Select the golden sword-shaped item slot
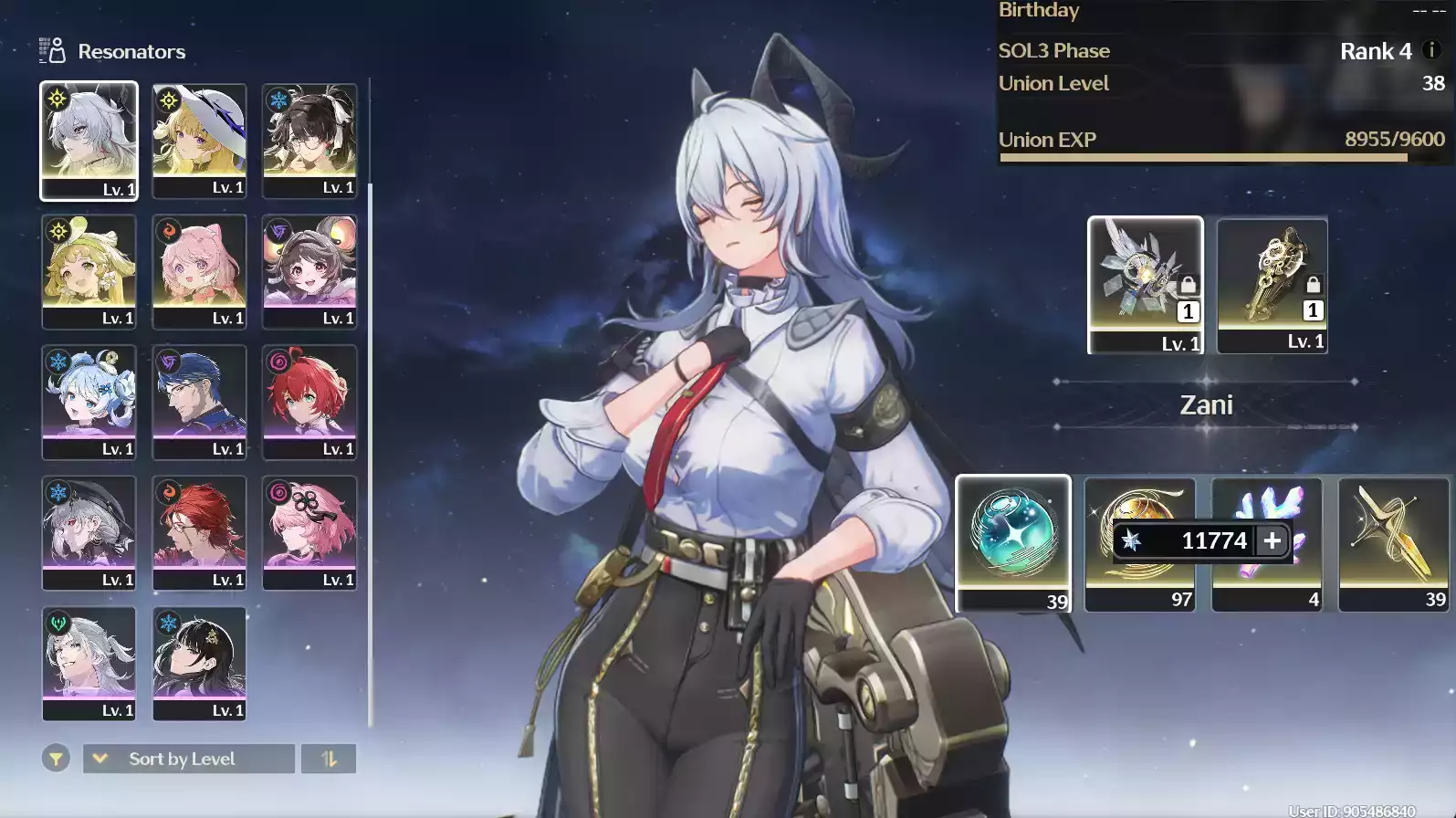Viewport: 1456px width, 818px height. [x=1393, y=542]
